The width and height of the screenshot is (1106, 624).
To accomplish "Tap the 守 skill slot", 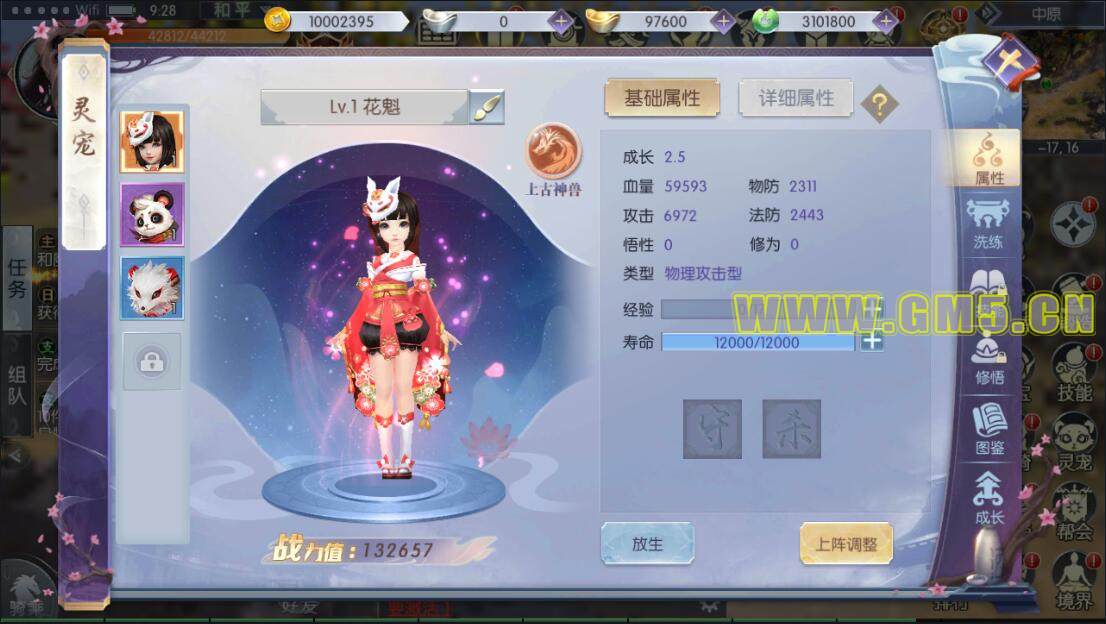I will coord(712,429).
